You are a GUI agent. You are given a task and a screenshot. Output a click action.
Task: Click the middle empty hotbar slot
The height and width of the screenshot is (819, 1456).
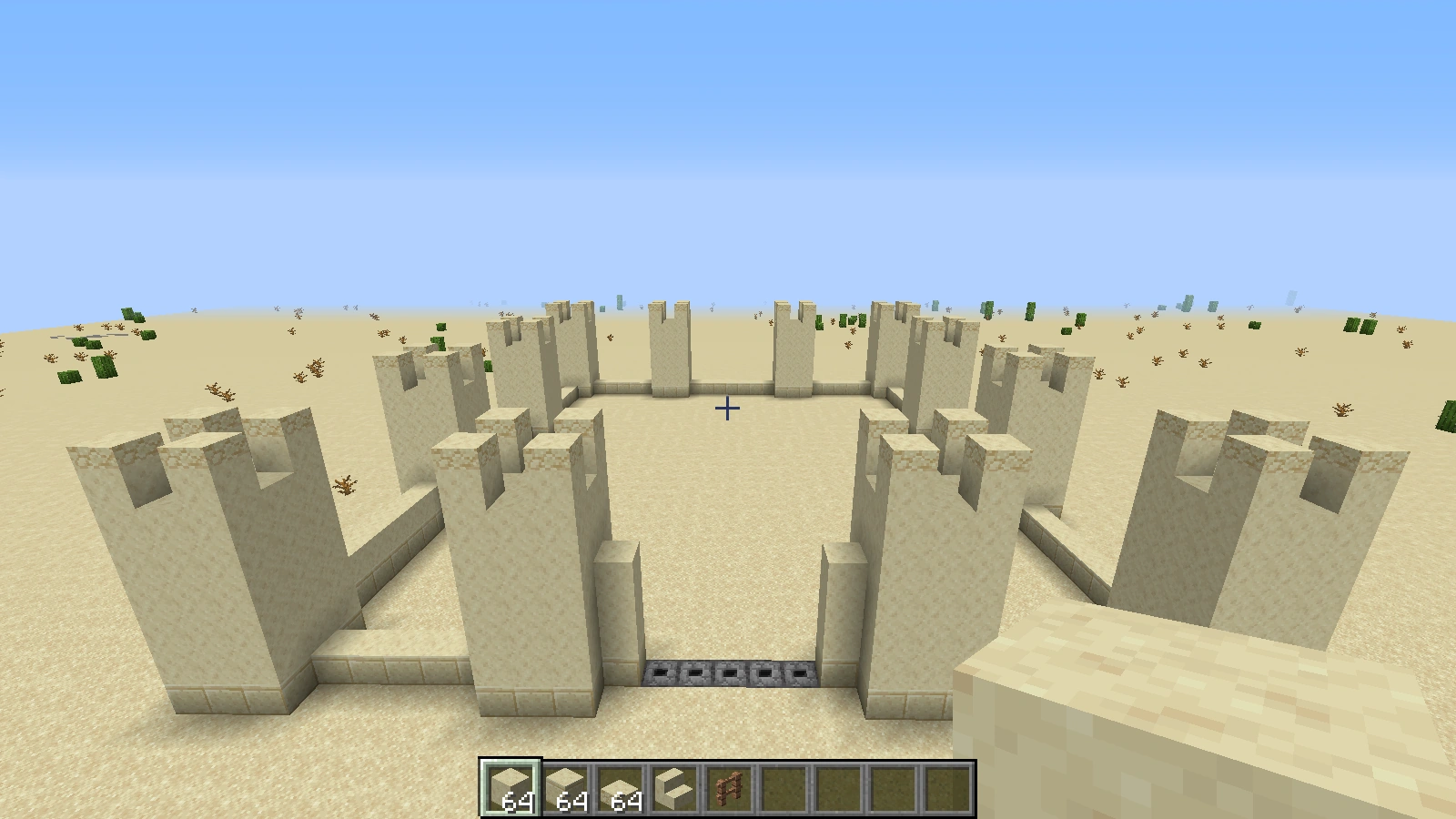pos(837,785)
